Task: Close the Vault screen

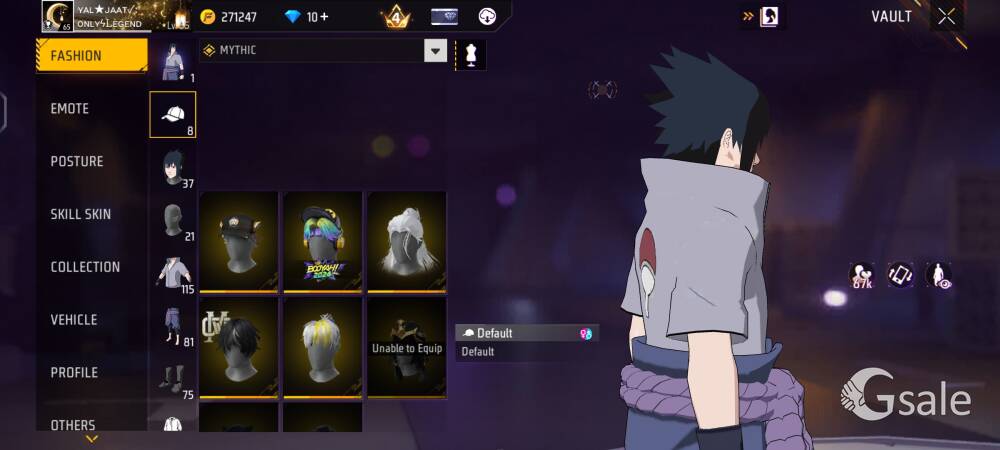Action: pos(947,16)
